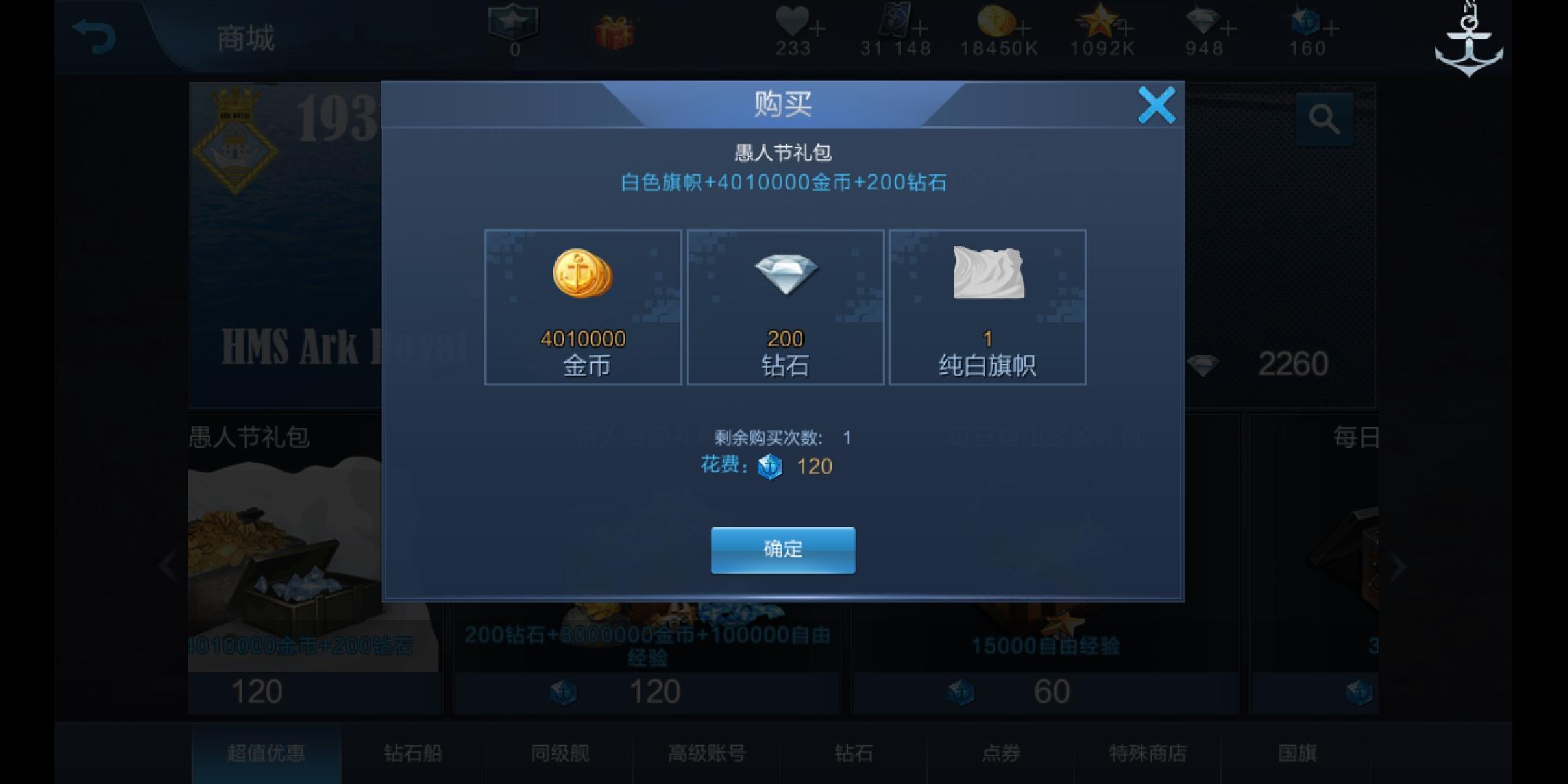1568x784 pixels.
Task: Open the 特殊商店 tab
Action: (x=1147, y=754)
